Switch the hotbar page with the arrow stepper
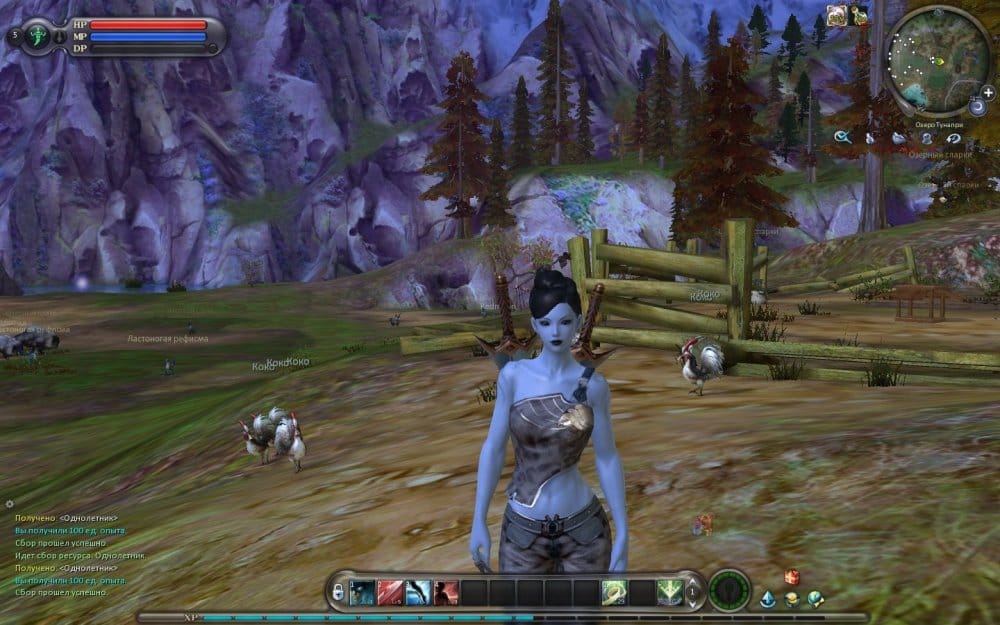1000x625 pixels. [694, 592]
